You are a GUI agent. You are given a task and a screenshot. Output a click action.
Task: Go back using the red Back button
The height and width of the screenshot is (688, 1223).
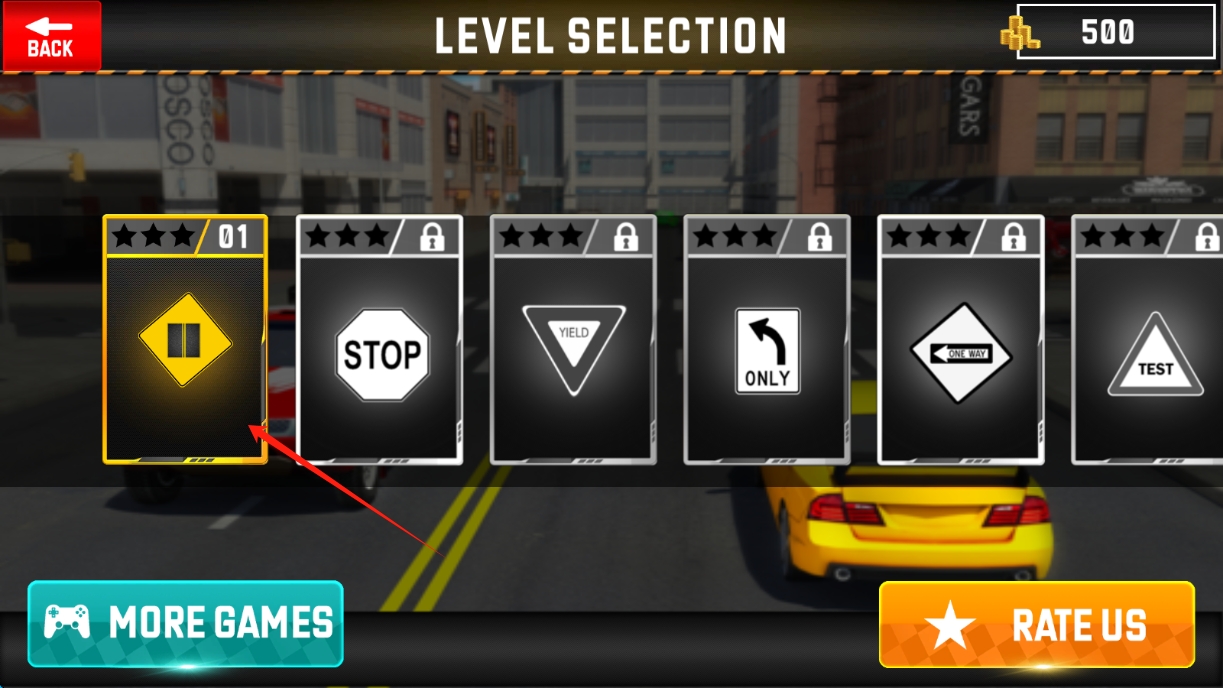coord(51,36)
